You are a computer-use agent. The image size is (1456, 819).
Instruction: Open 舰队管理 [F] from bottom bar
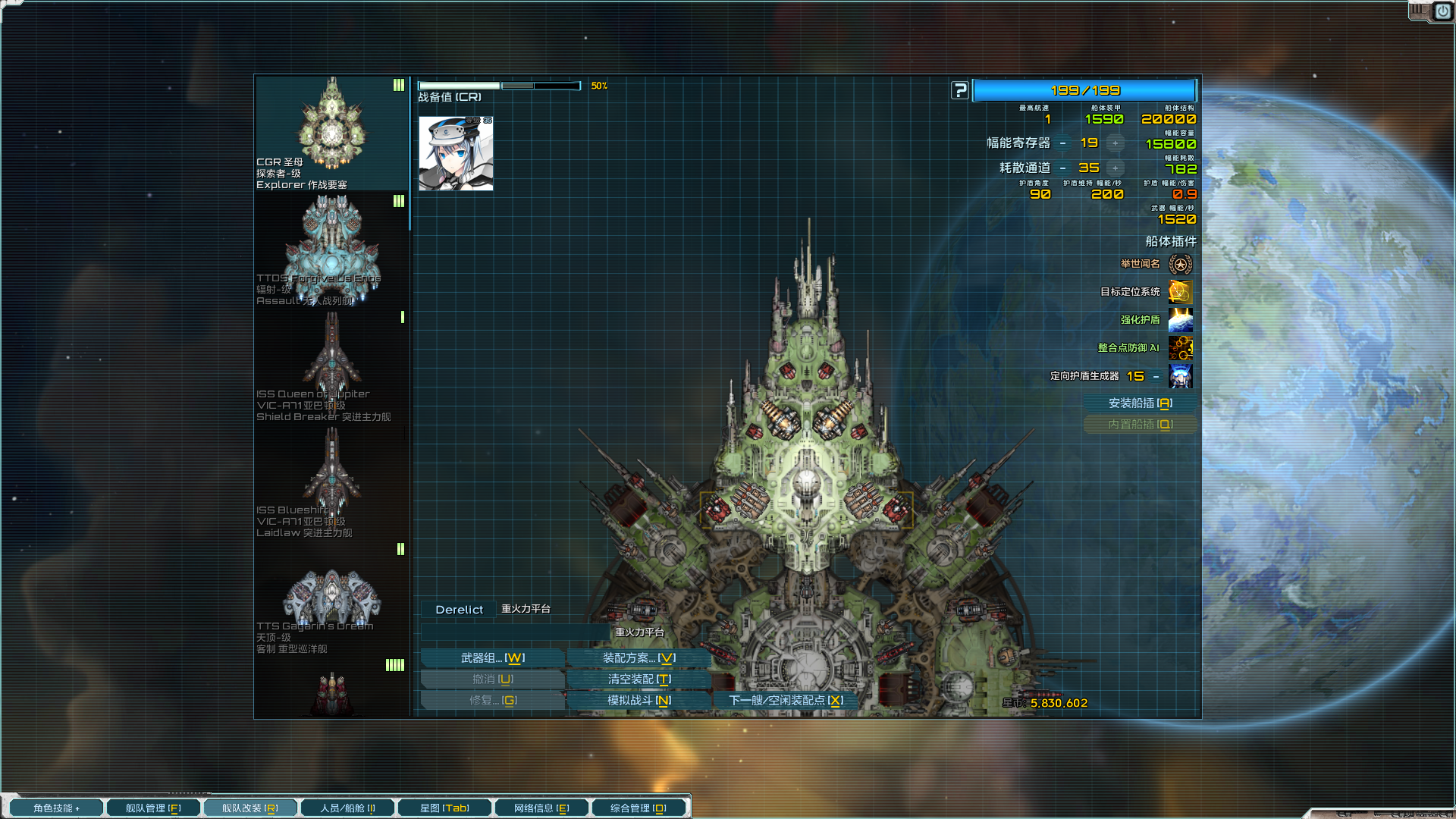tap(152, 807)
